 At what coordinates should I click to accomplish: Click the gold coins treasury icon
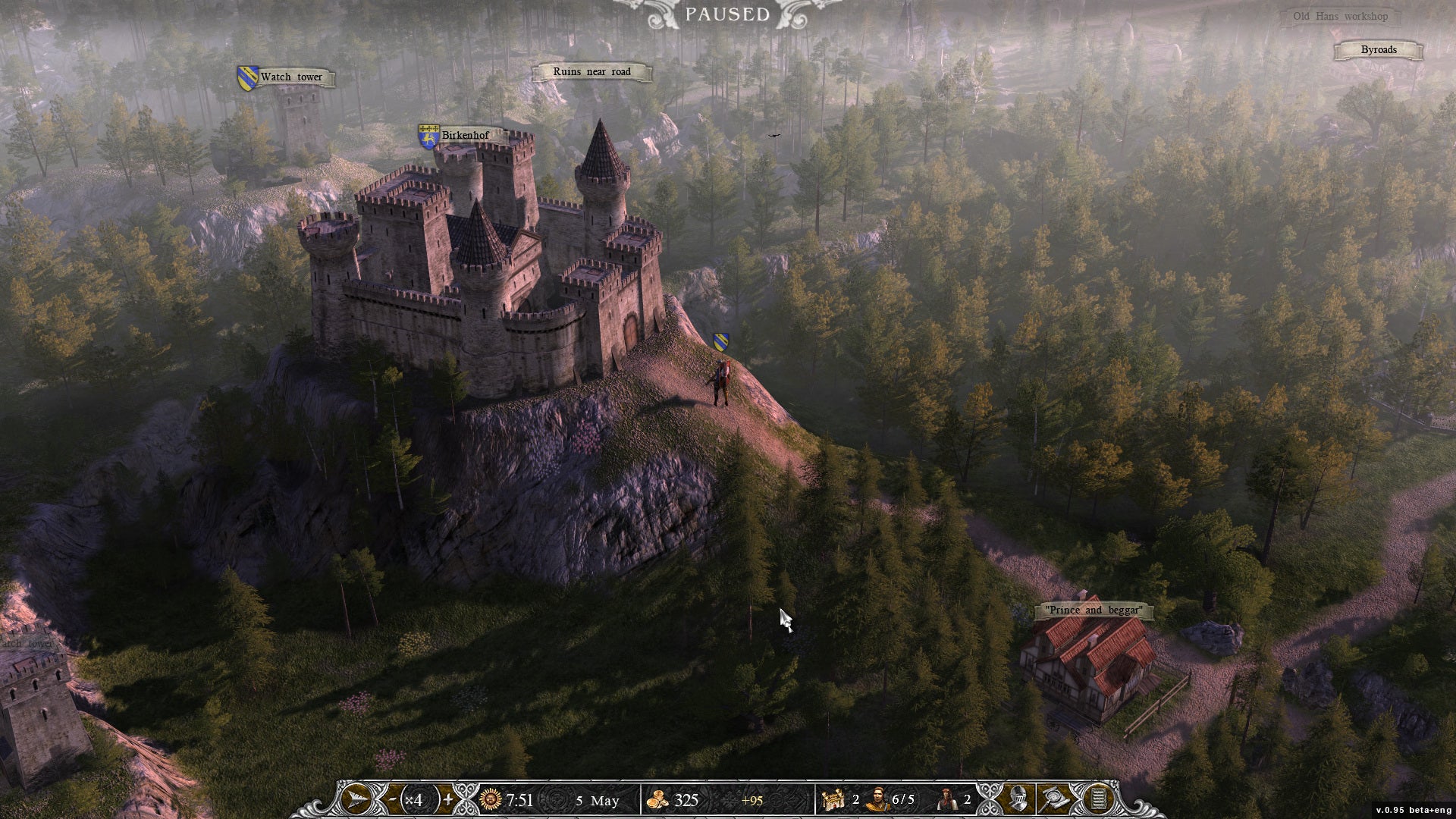pyautogui.click(x=657, y=799)
